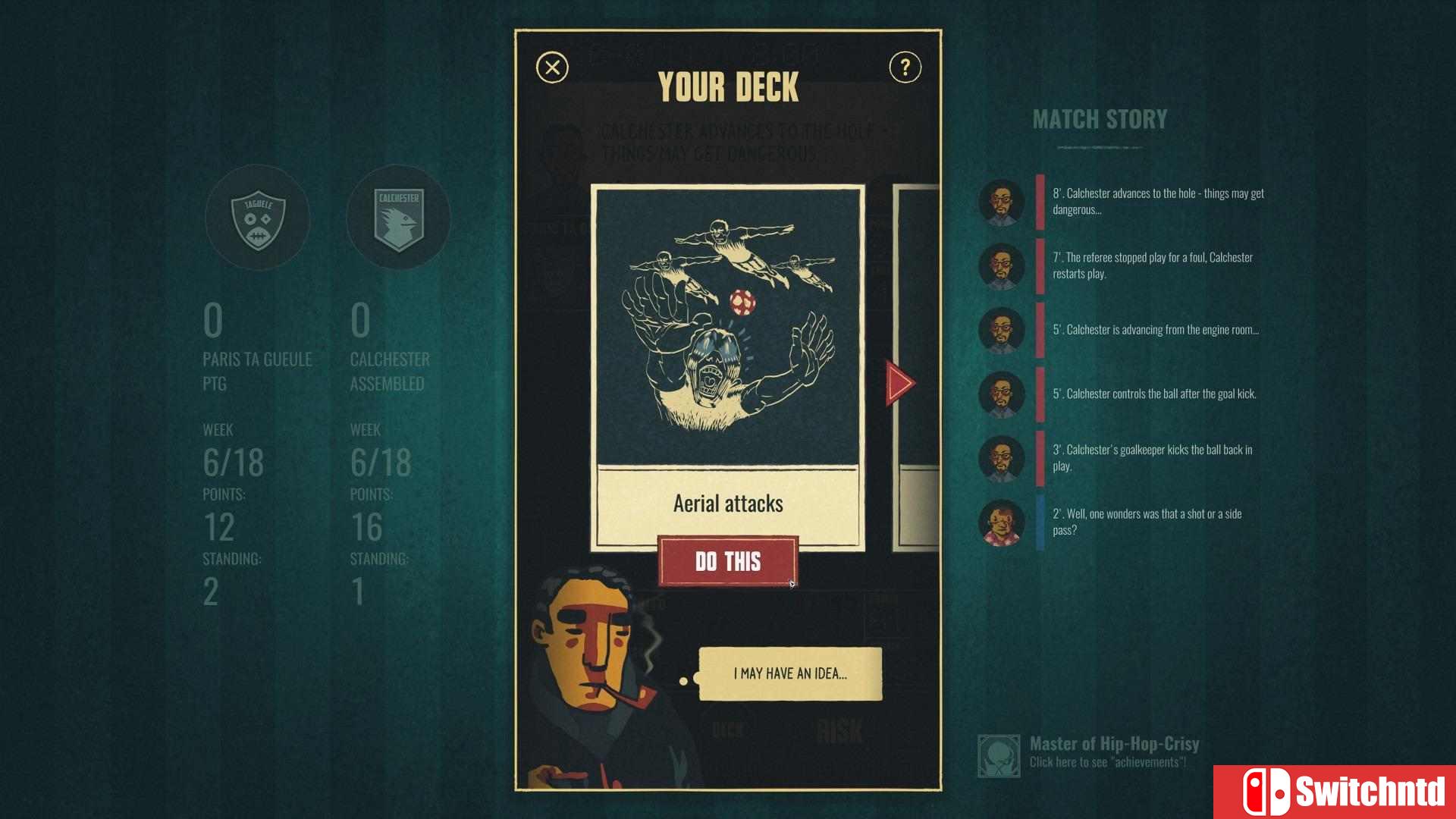Open the question mark help
The width and height of the screenshot is (1456, 819).
905,67
